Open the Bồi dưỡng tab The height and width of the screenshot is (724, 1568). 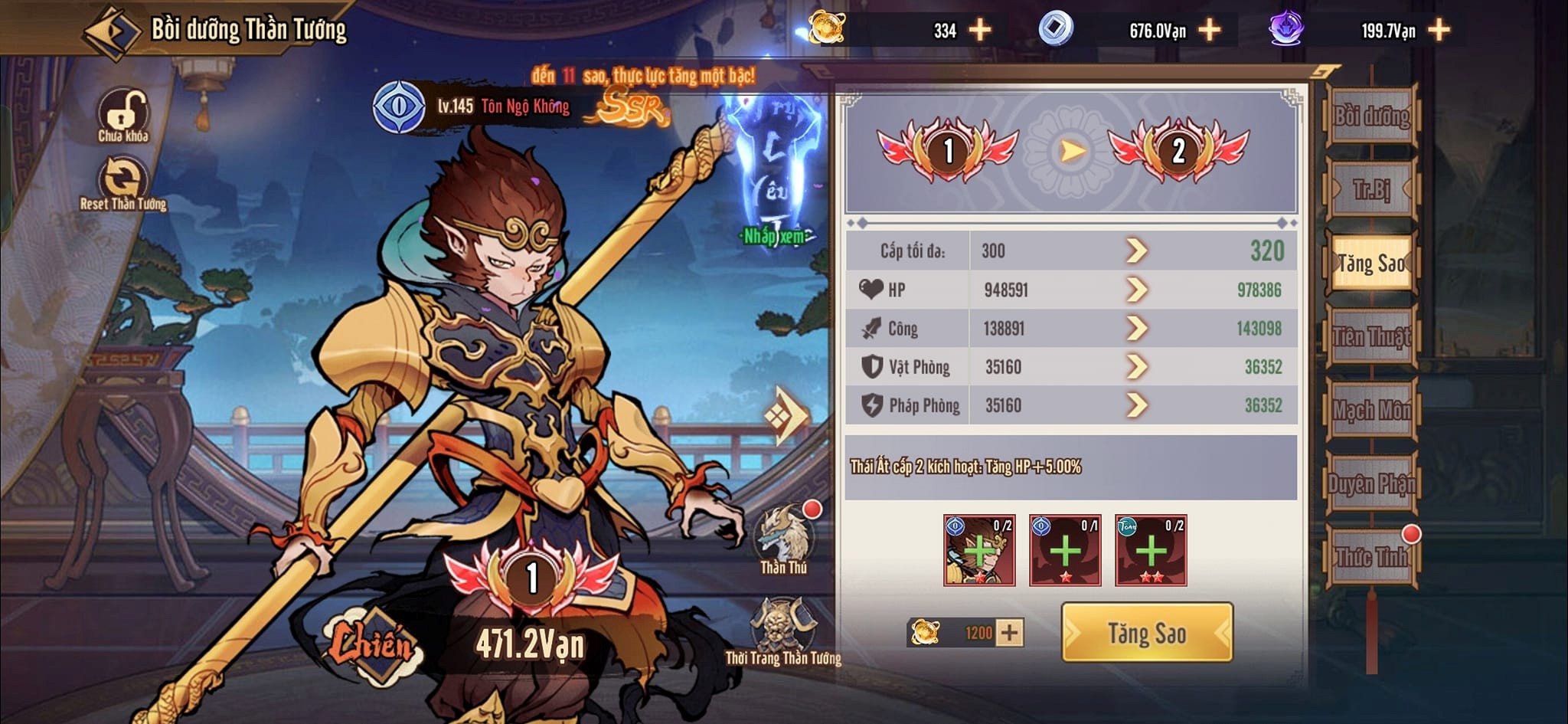tap(1371, 116)
